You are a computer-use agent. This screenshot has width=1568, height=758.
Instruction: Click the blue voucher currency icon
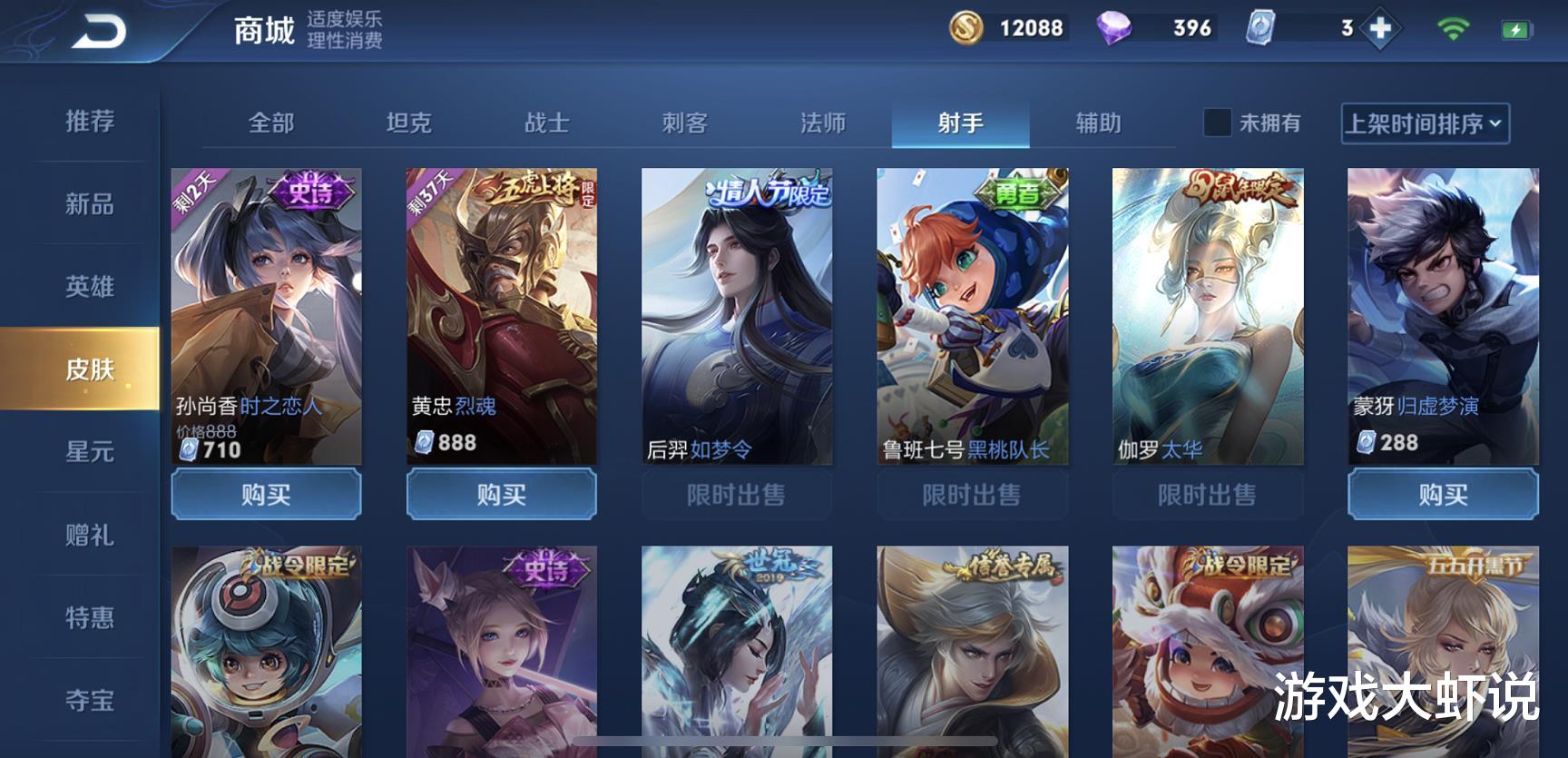(1260, 28)
